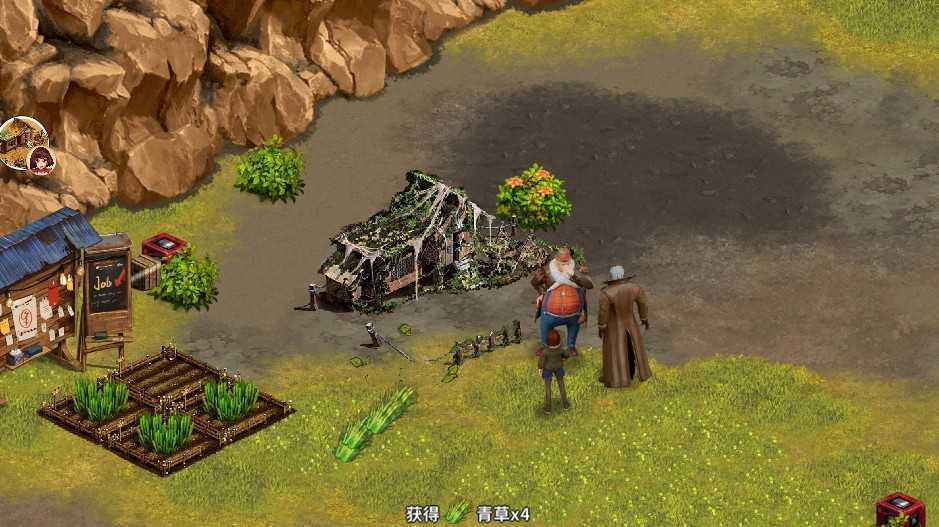Viewport: 939px width, 527px height.
Task: Select the brown-haired girl portrait
Action: coord(42,160)
